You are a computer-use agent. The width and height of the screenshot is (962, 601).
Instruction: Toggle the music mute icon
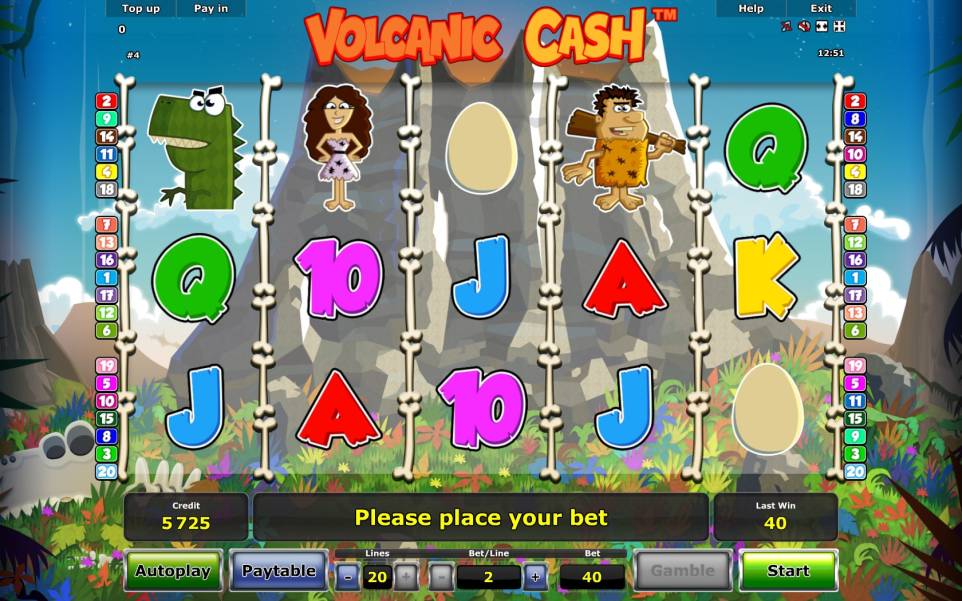[787, 26]
